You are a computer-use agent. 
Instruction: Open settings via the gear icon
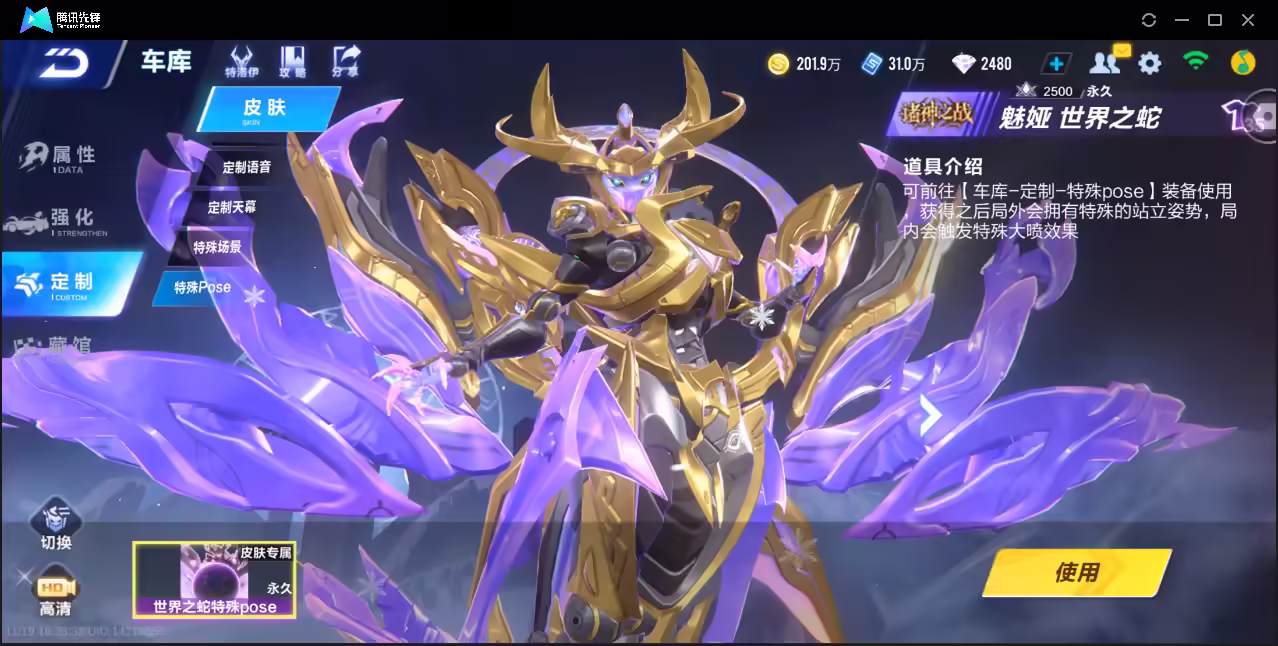(1150, 64)
